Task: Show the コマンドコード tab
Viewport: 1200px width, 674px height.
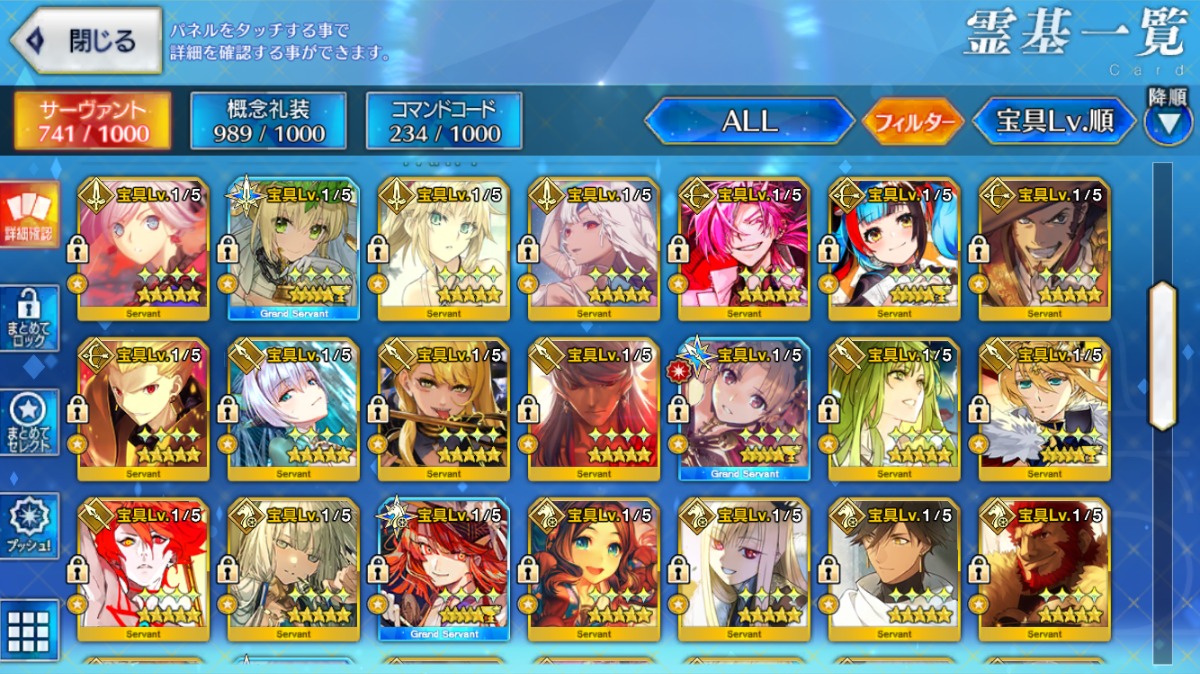Action: 444,121
